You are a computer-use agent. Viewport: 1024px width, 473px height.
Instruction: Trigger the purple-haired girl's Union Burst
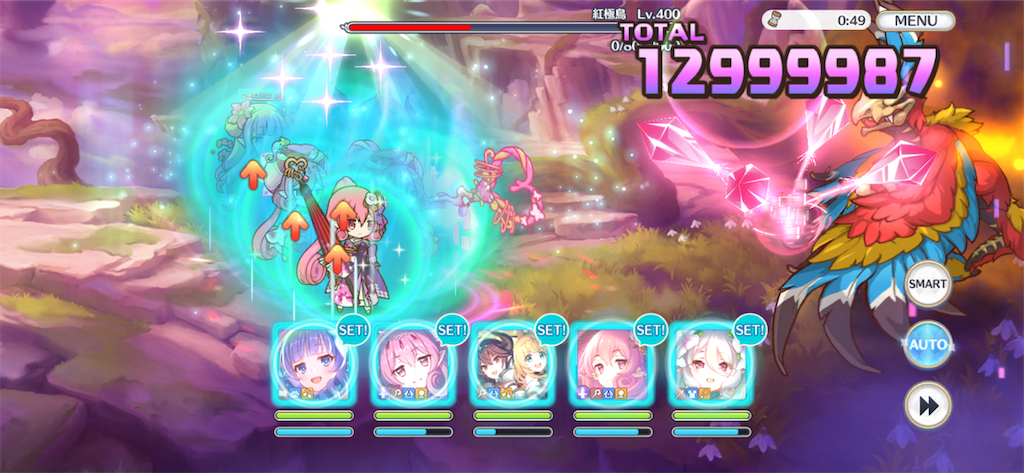tap(313, 362)
